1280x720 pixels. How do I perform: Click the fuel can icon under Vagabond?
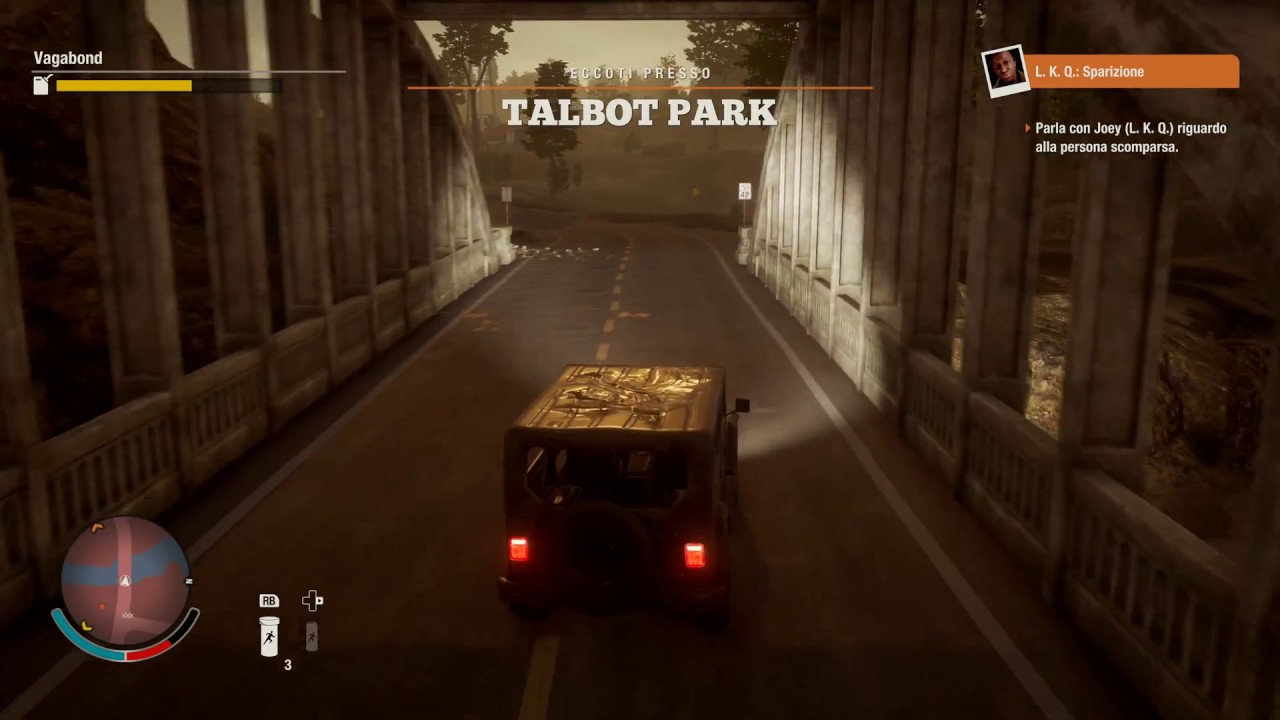[42, 86]
